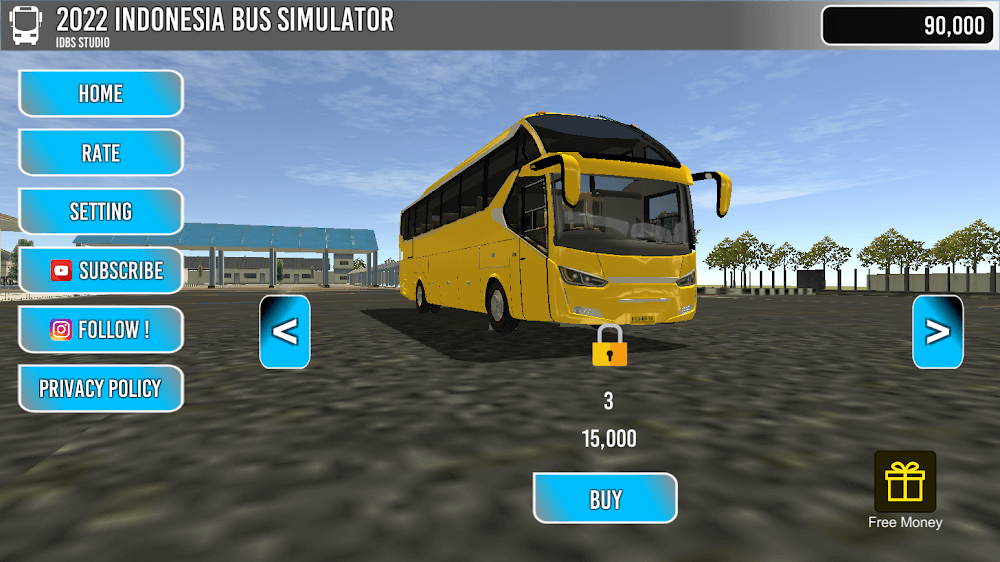Show the previous bus with left arrow
Screen dimensions: 1000x562
click(285, 332)
